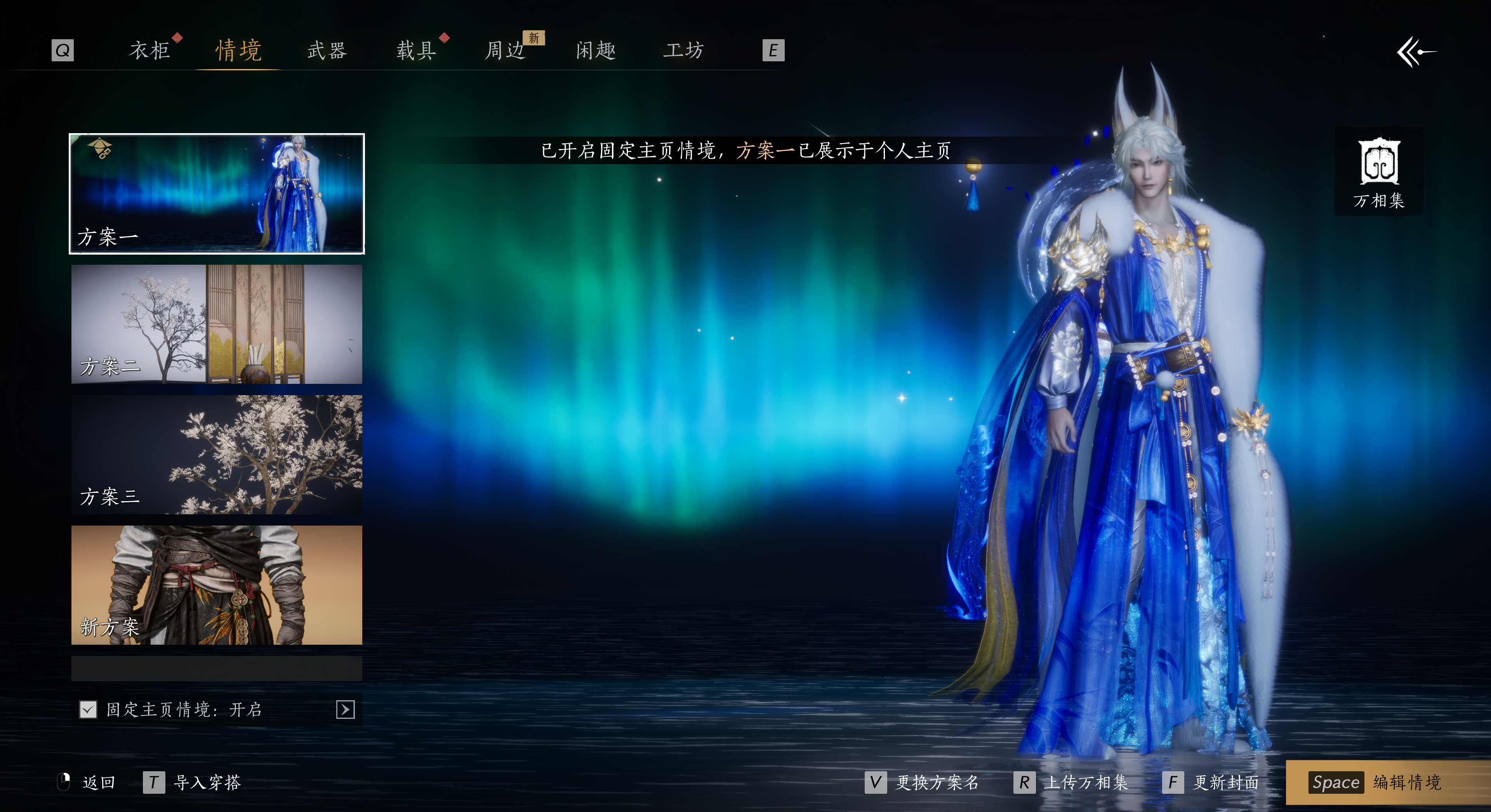Open the 武器 weapons tab
The width and height of the screenshot is (1491, 812).
(x=327, y=51)
